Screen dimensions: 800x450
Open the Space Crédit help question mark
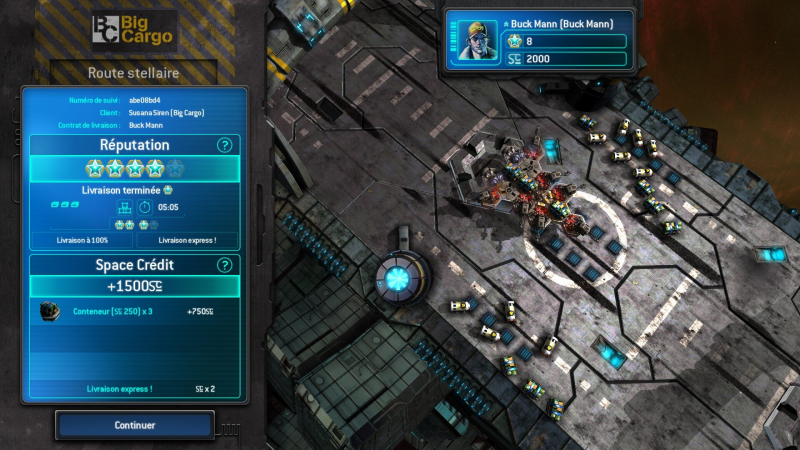tap(225, 265)
